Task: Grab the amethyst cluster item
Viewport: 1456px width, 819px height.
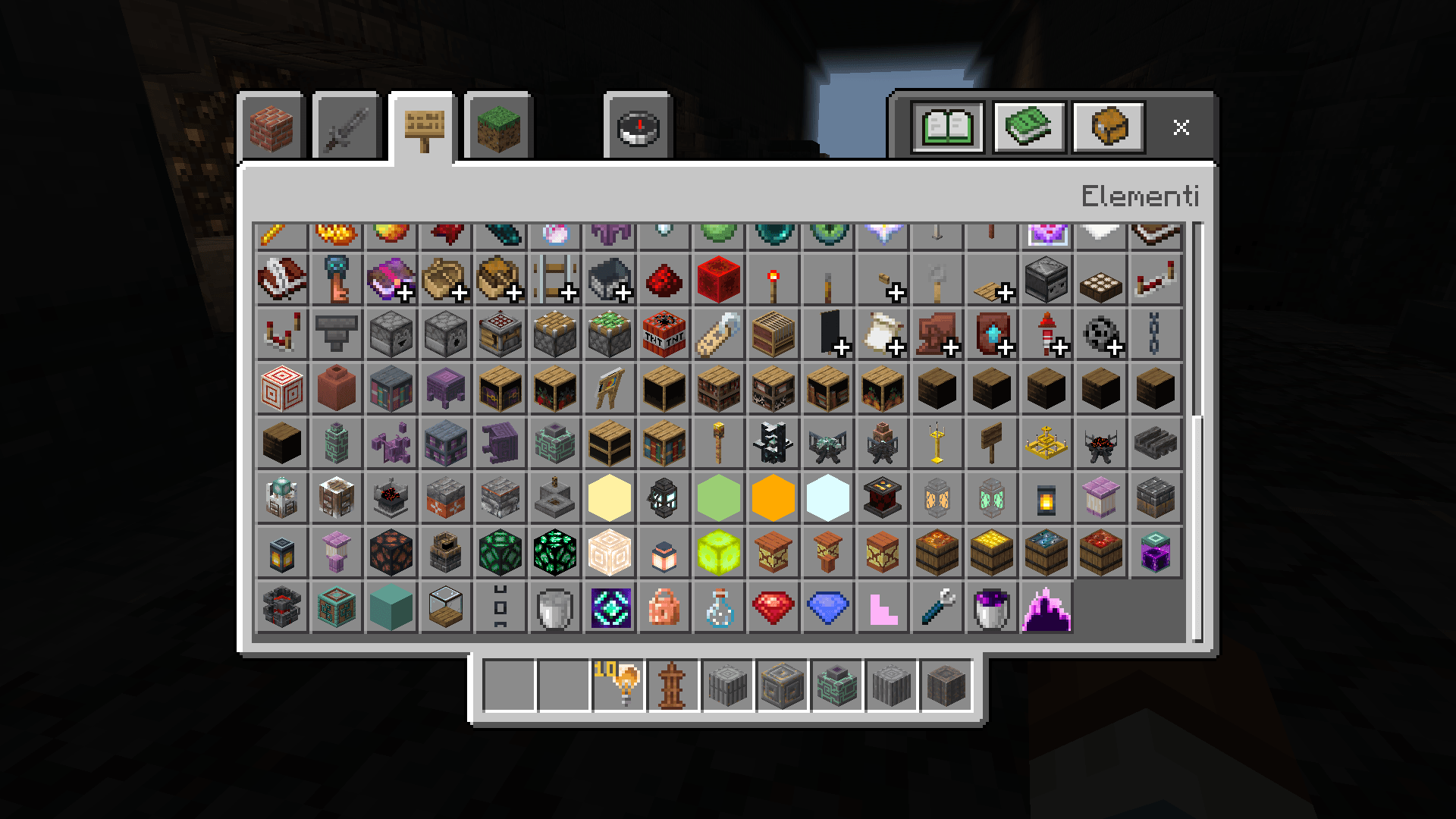Action: click(x=1046, y=607)
